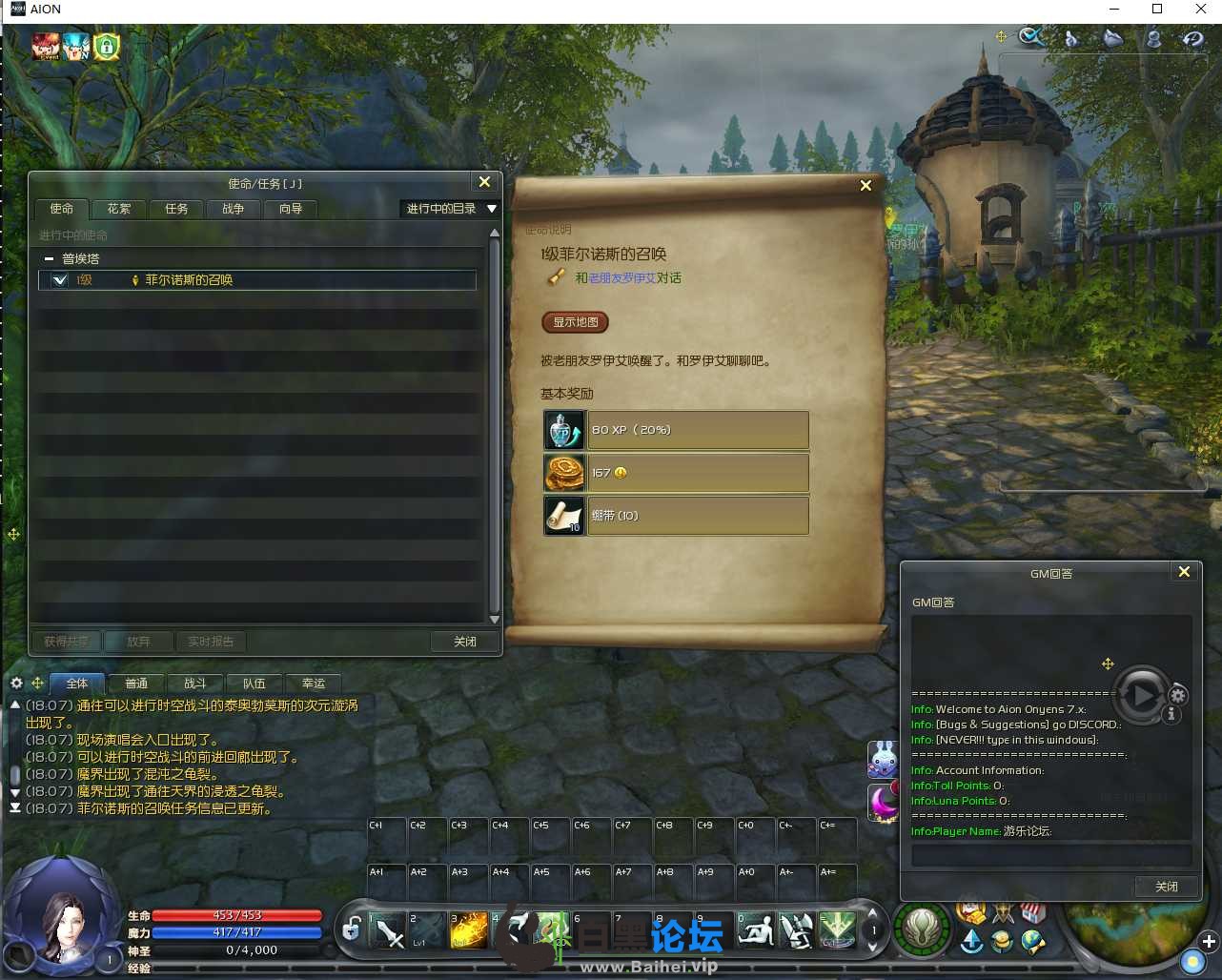The height and width of the screenshot is (980, 1222).
Task: Open the 队伍 party chat tab
Action: tap(255, 684)
